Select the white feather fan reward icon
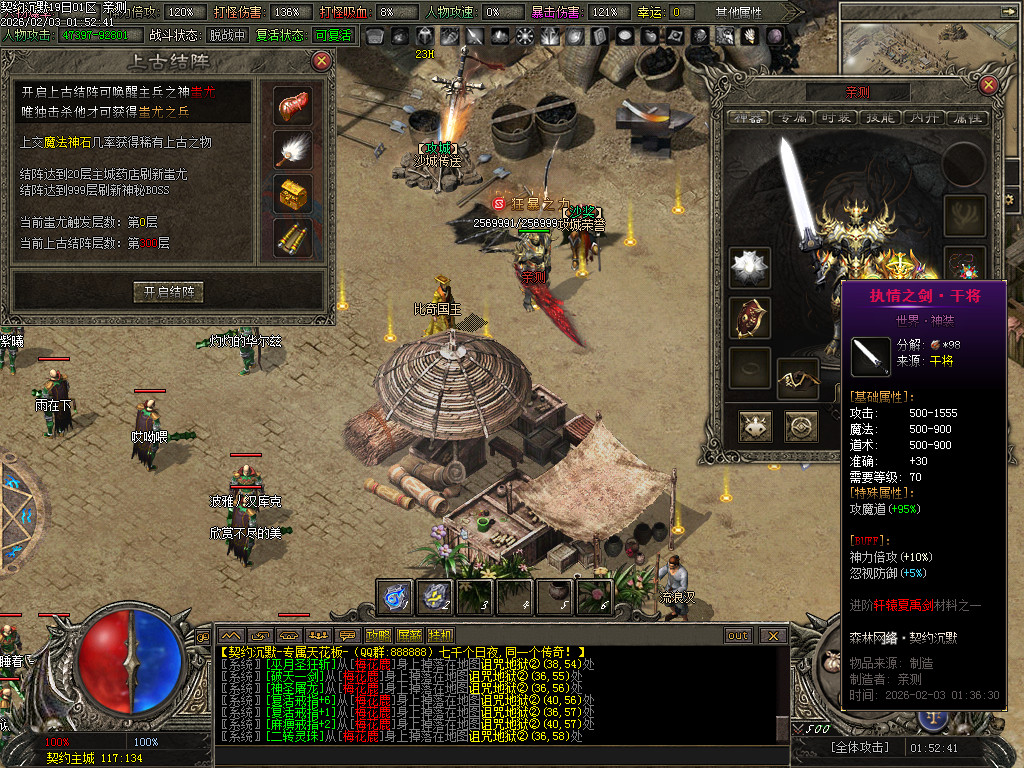This screenshot has height=768, width=1024. 293,148
